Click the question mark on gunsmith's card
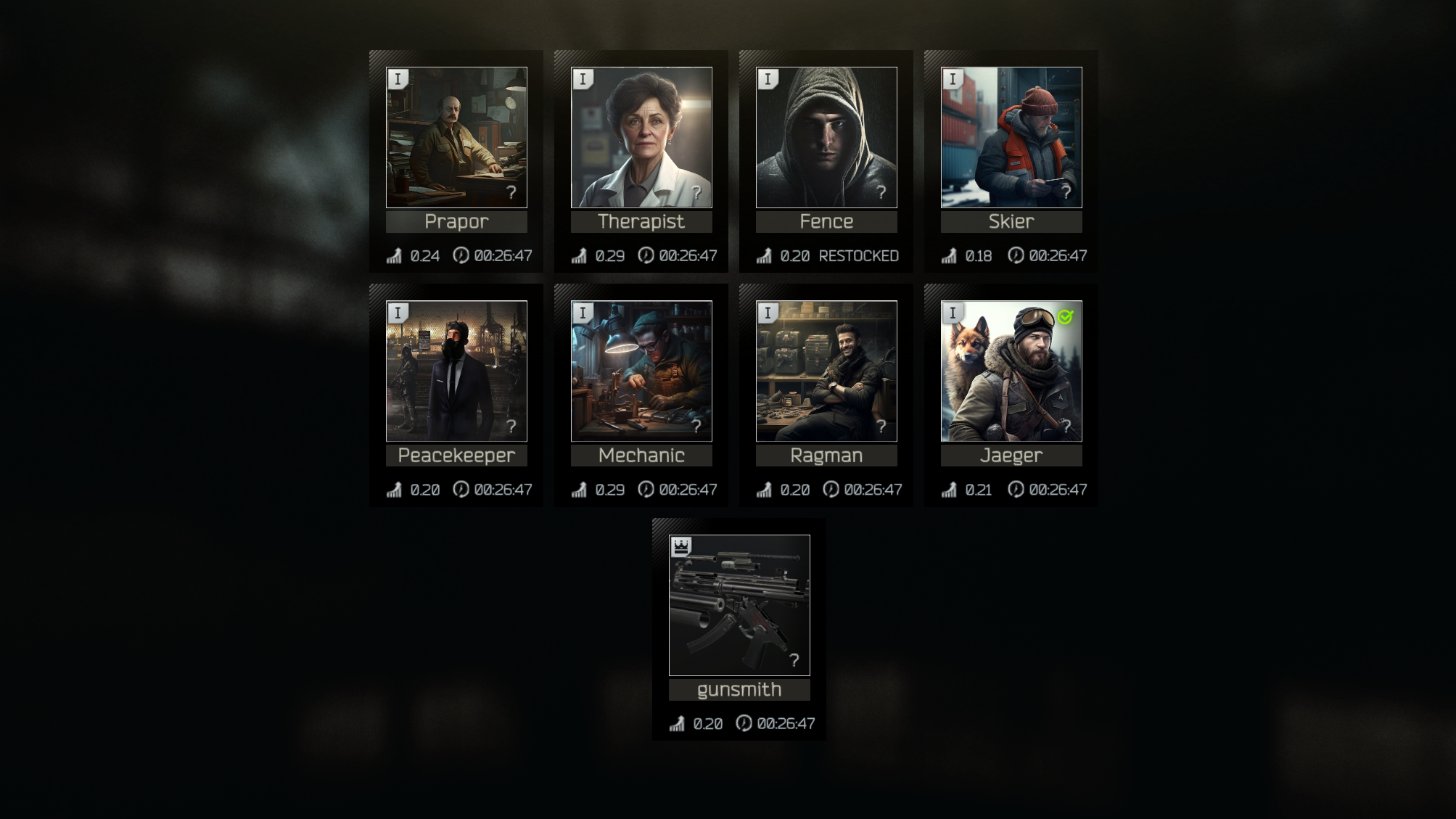The width and height of the screenshot is (1456, 819). (x=794, y=660)
